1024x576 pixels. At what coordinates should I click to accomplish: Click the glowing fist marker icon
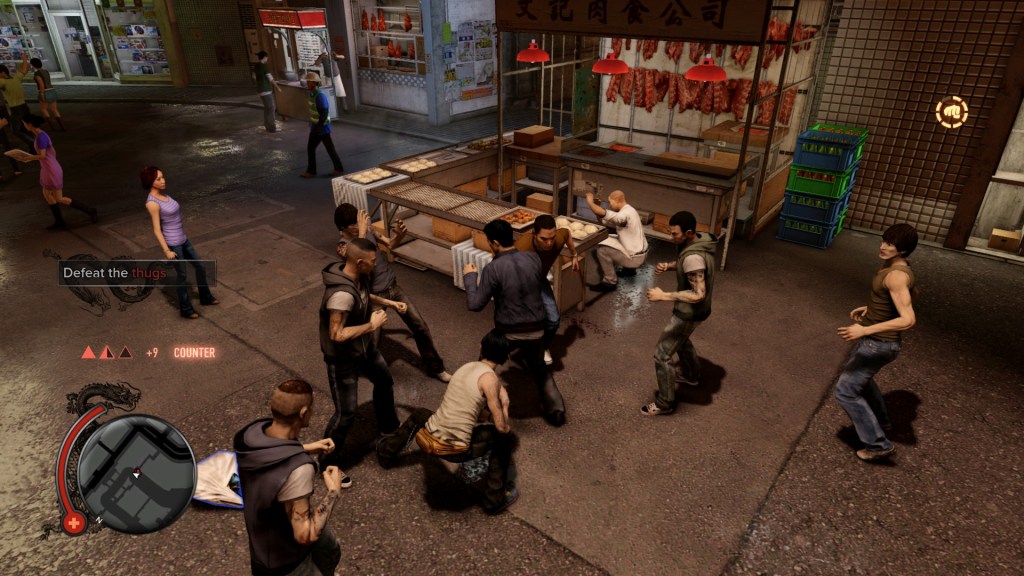(951, 112)
